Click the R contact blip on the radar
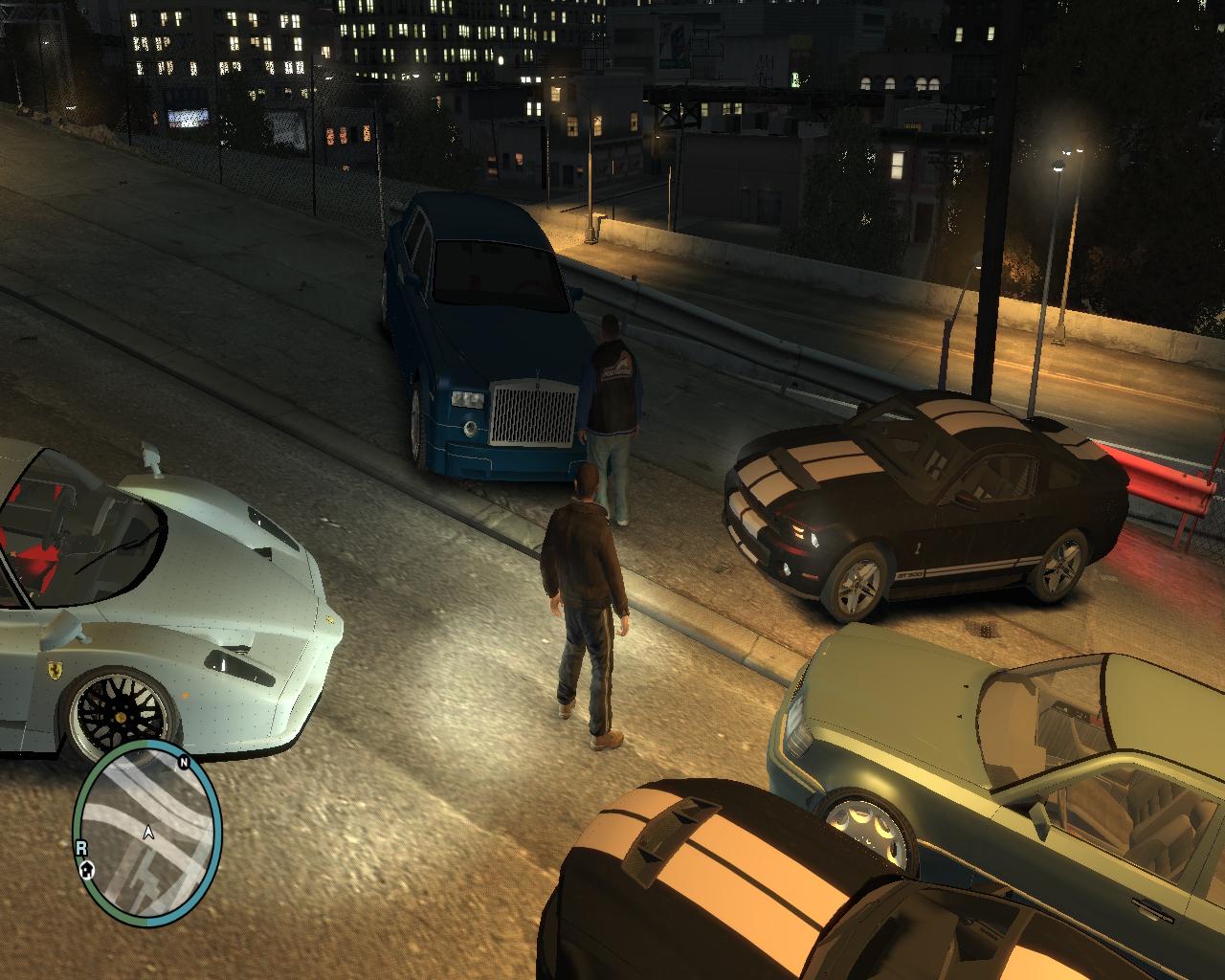1225x980 pixels. point(81,847)
